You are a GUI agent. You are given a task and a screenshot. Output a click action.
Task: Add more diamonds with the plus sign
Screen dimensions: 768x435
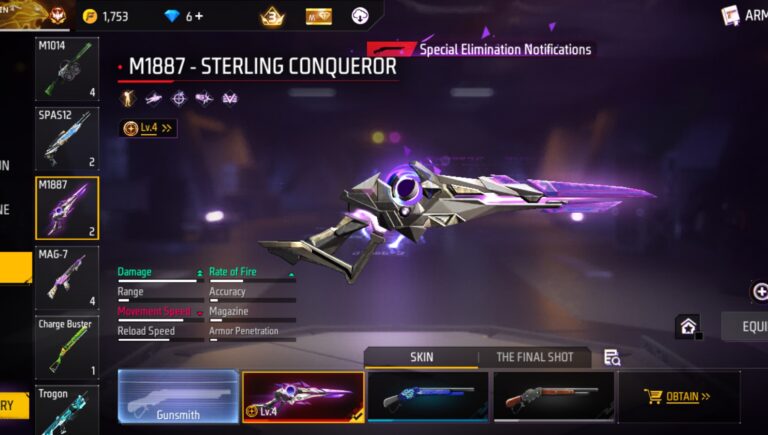click(x=198, y=16)
